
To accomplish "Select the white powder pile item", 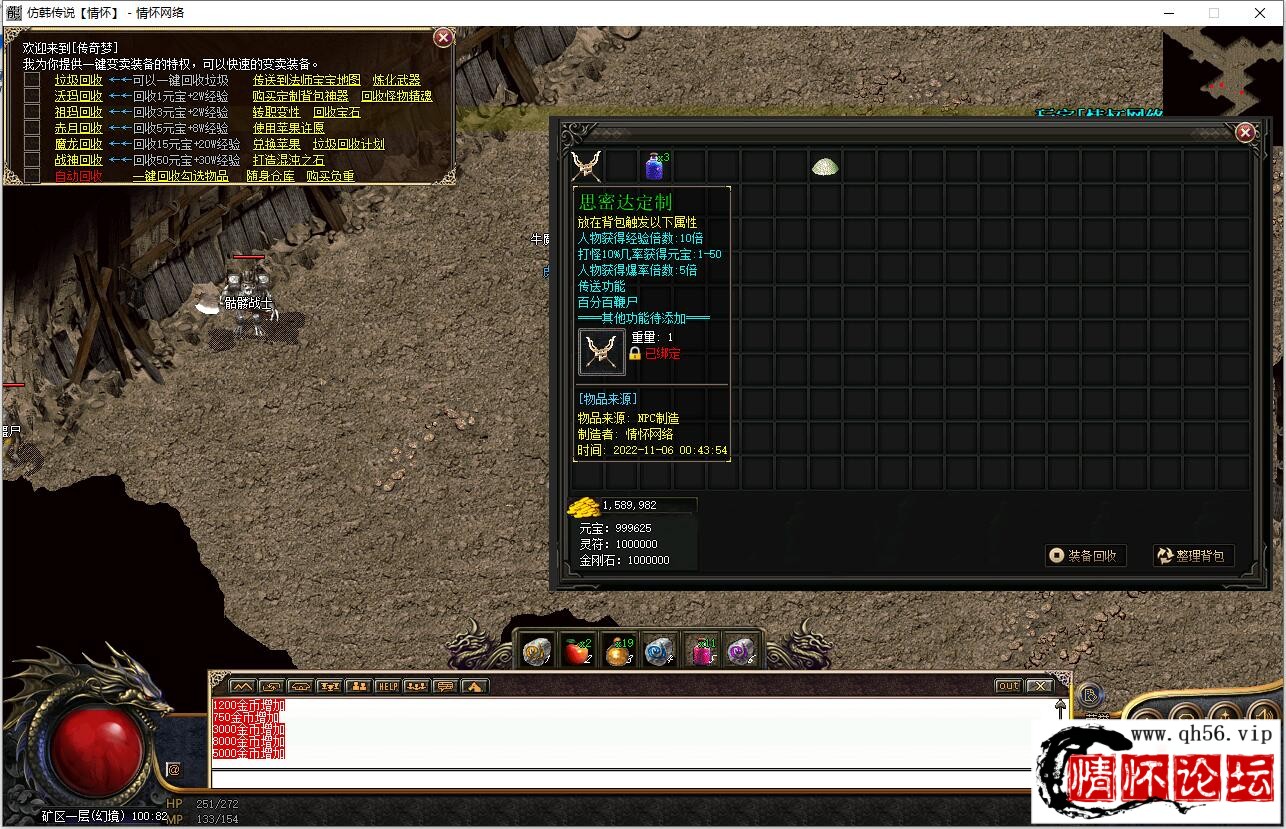I will 825,166.
